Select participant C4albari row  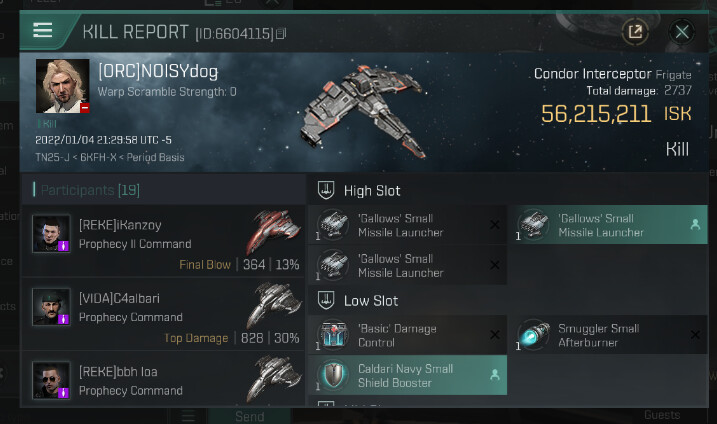163,317
